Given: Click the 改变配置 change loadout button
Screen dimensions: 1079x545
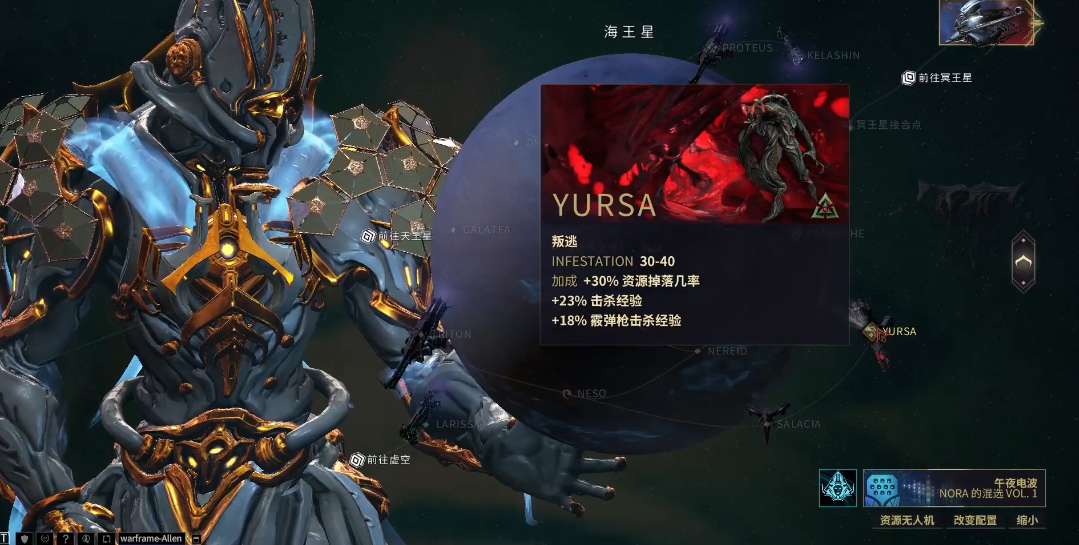Looking at the screenshot, I should [975, 520].
